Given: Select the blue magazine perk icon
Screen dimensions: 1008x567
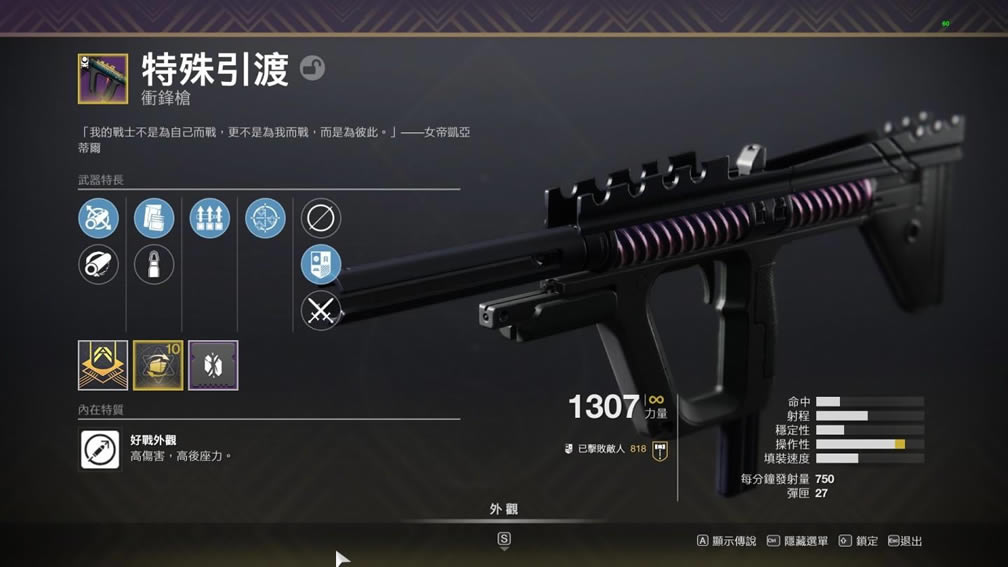Looking at the screenshot, I should point(154,218).
